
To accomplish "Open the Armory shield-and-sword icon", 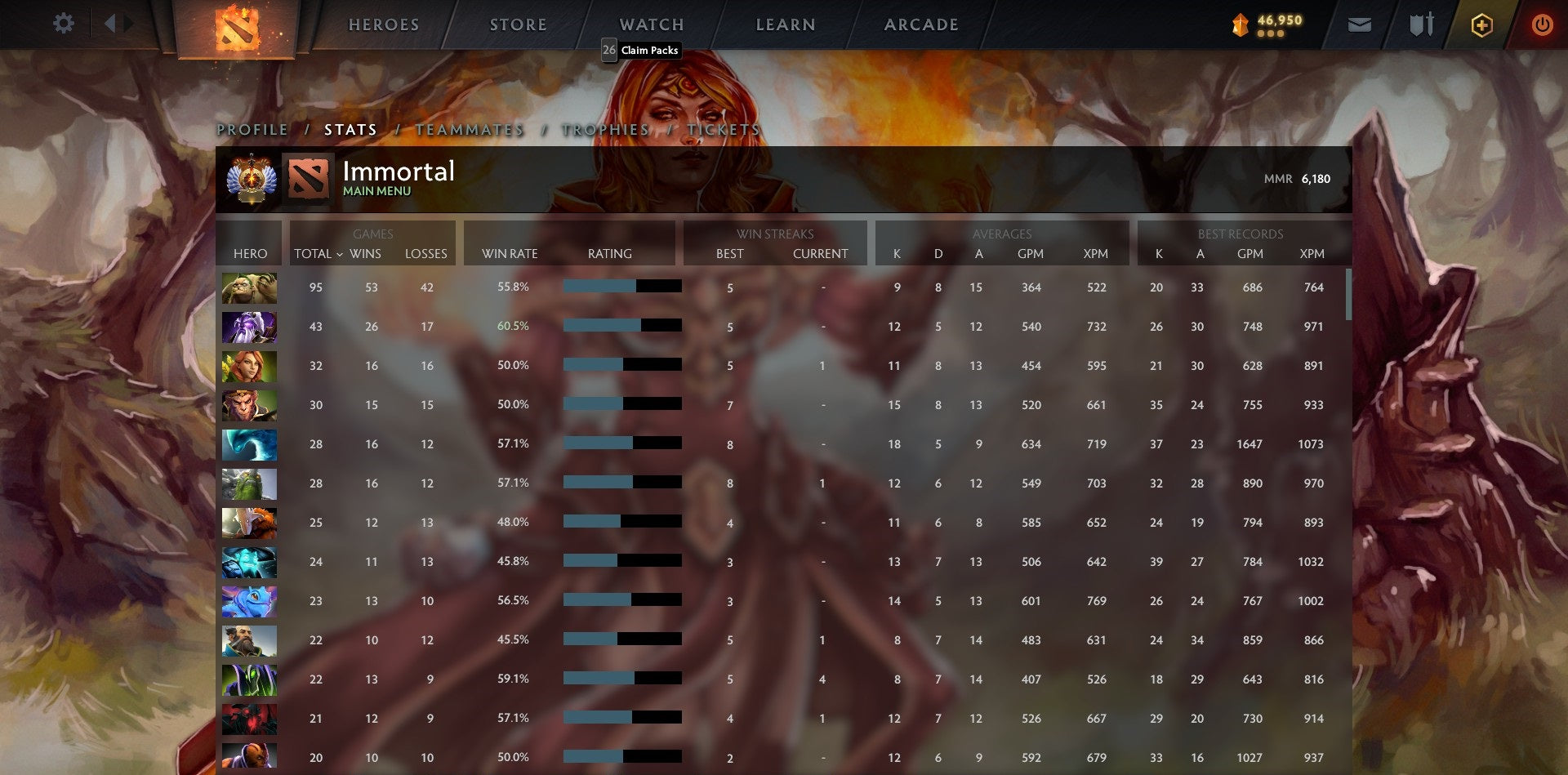I will click(x=1421, y=24).
